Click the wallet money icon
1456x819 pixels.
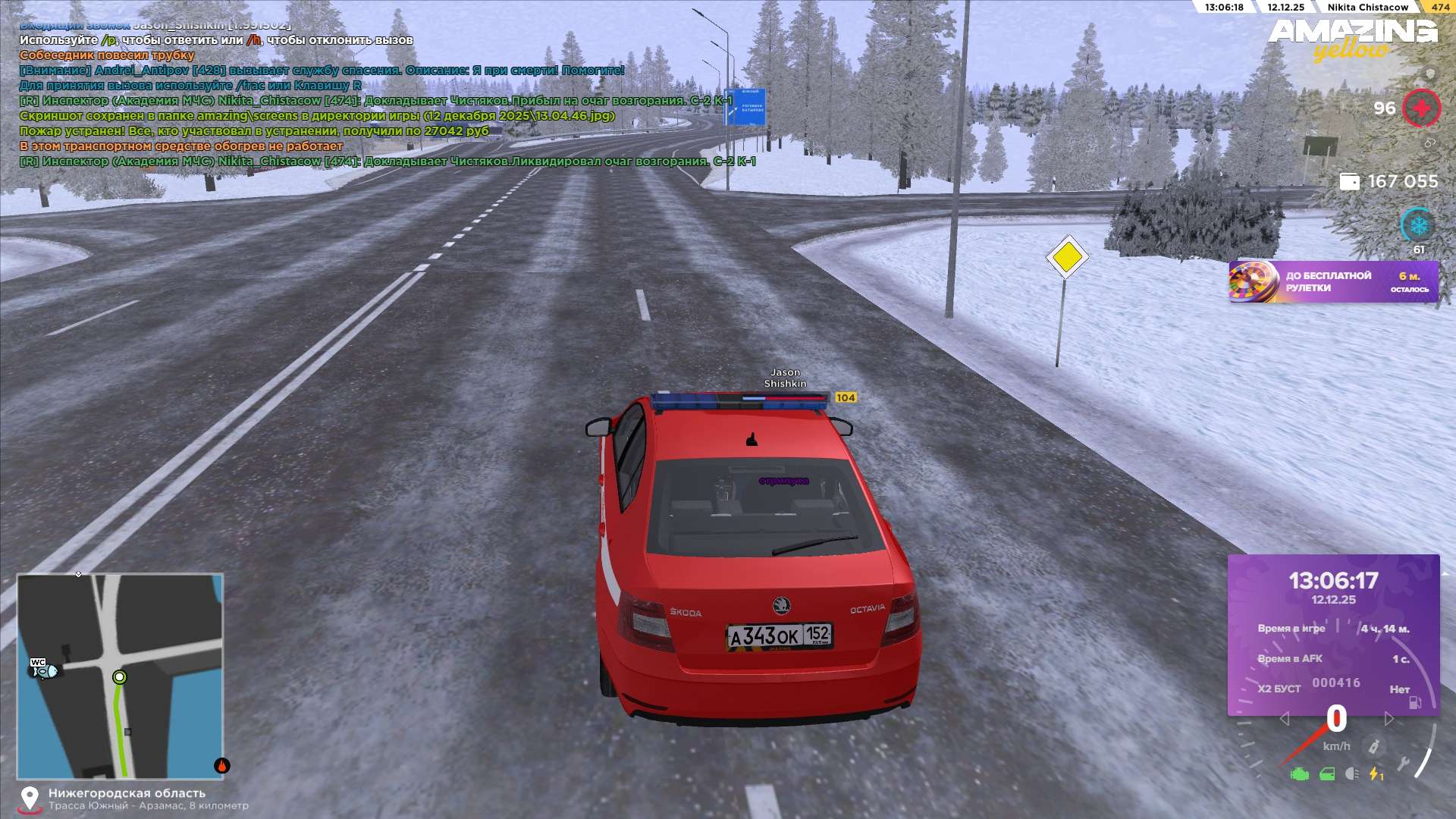pyautogui.click(x=1350, y=182)
